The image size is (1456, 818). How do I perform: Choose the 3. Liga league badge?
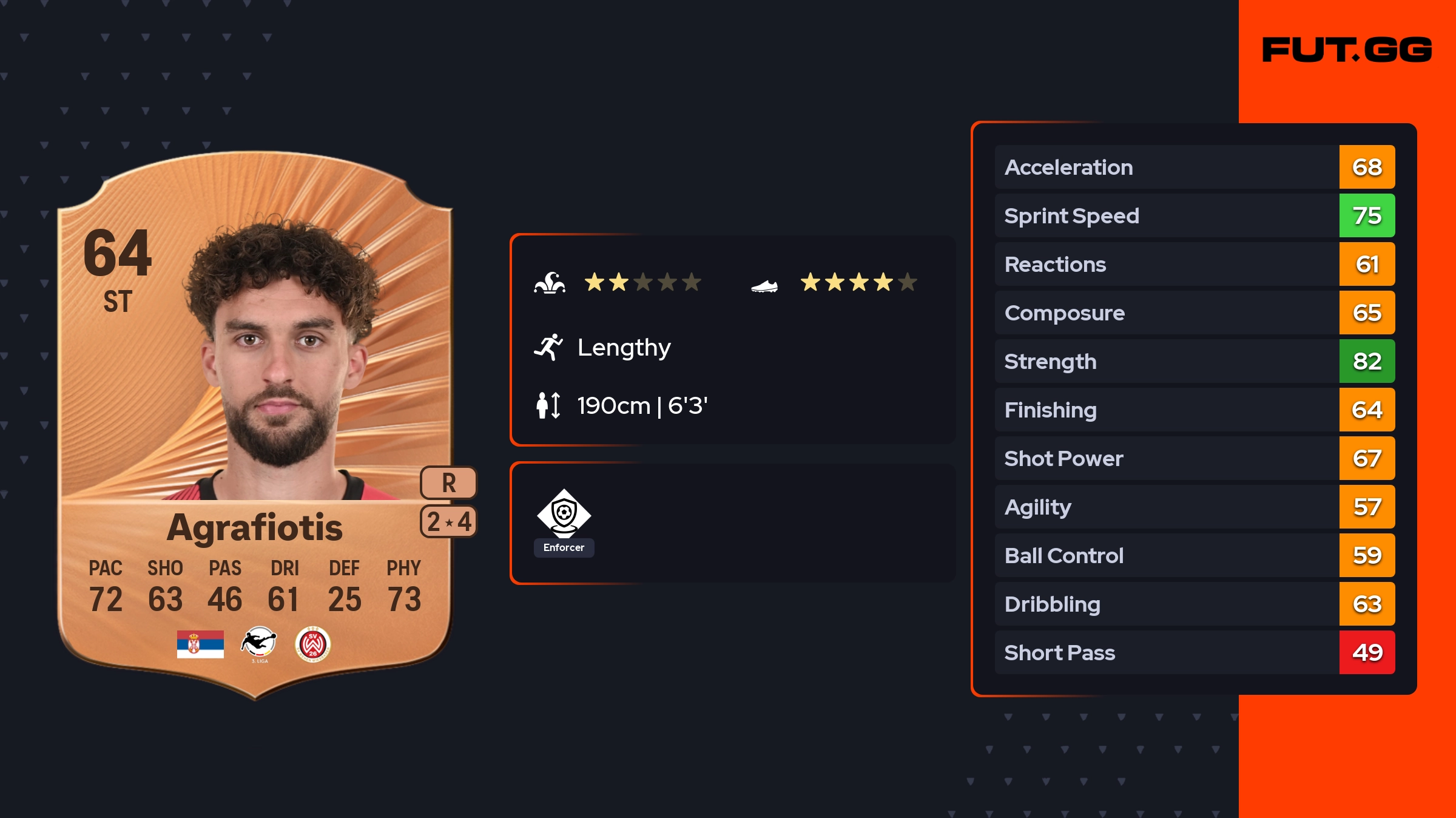pos(259,644)
